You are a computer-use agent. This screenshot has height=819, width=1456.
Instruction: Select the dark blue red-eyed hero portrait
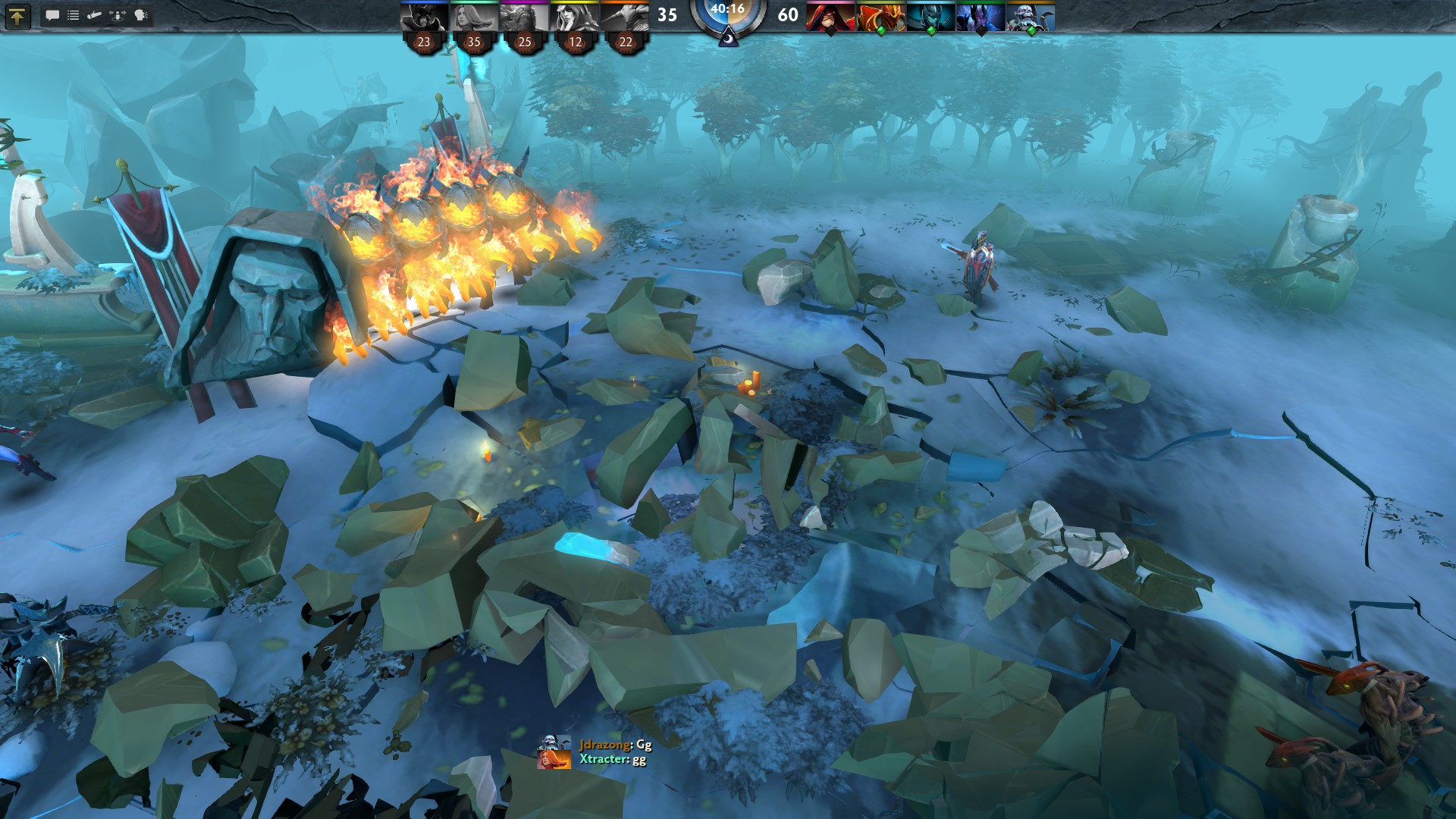click(x=981, y=17)
